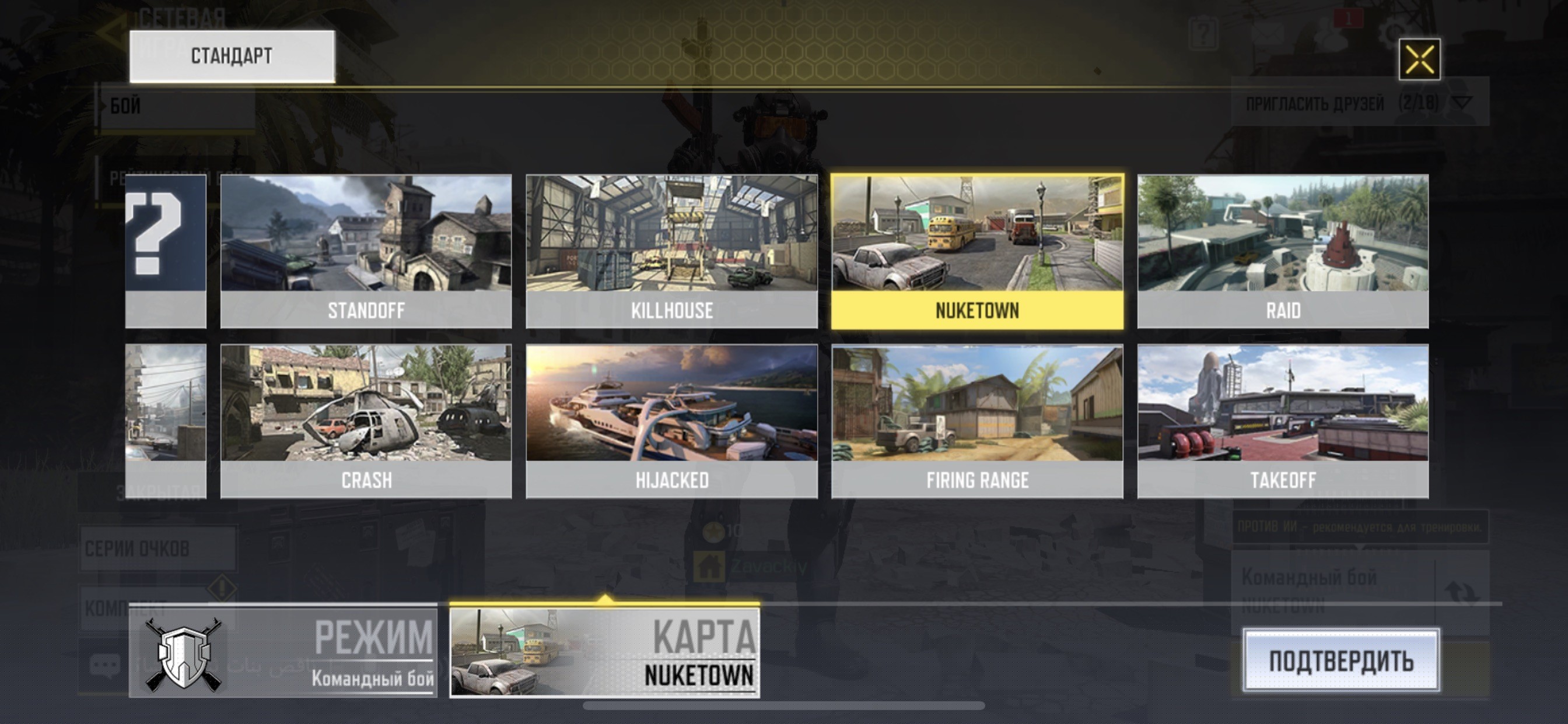Close the map selection window

point(1419,59)
